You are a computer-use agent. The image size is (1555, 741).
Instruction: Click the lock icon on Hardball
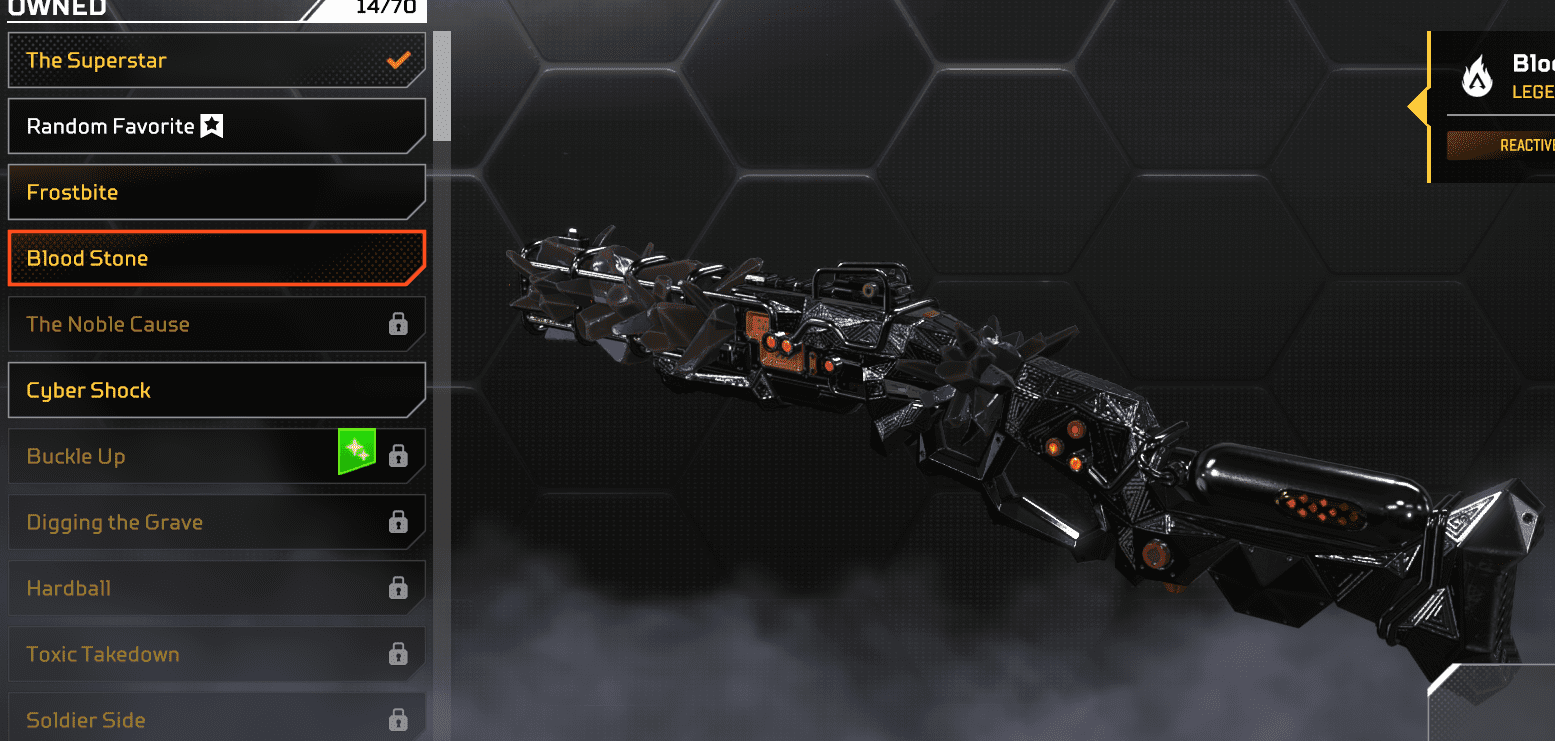coord(399,588)
